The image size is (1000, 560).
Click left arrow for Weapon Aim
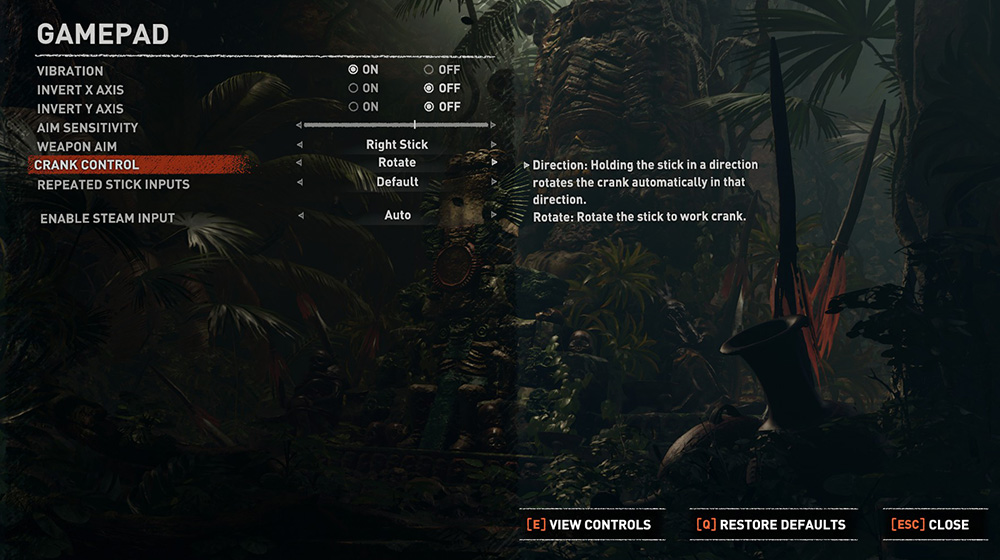click(300, 144)
